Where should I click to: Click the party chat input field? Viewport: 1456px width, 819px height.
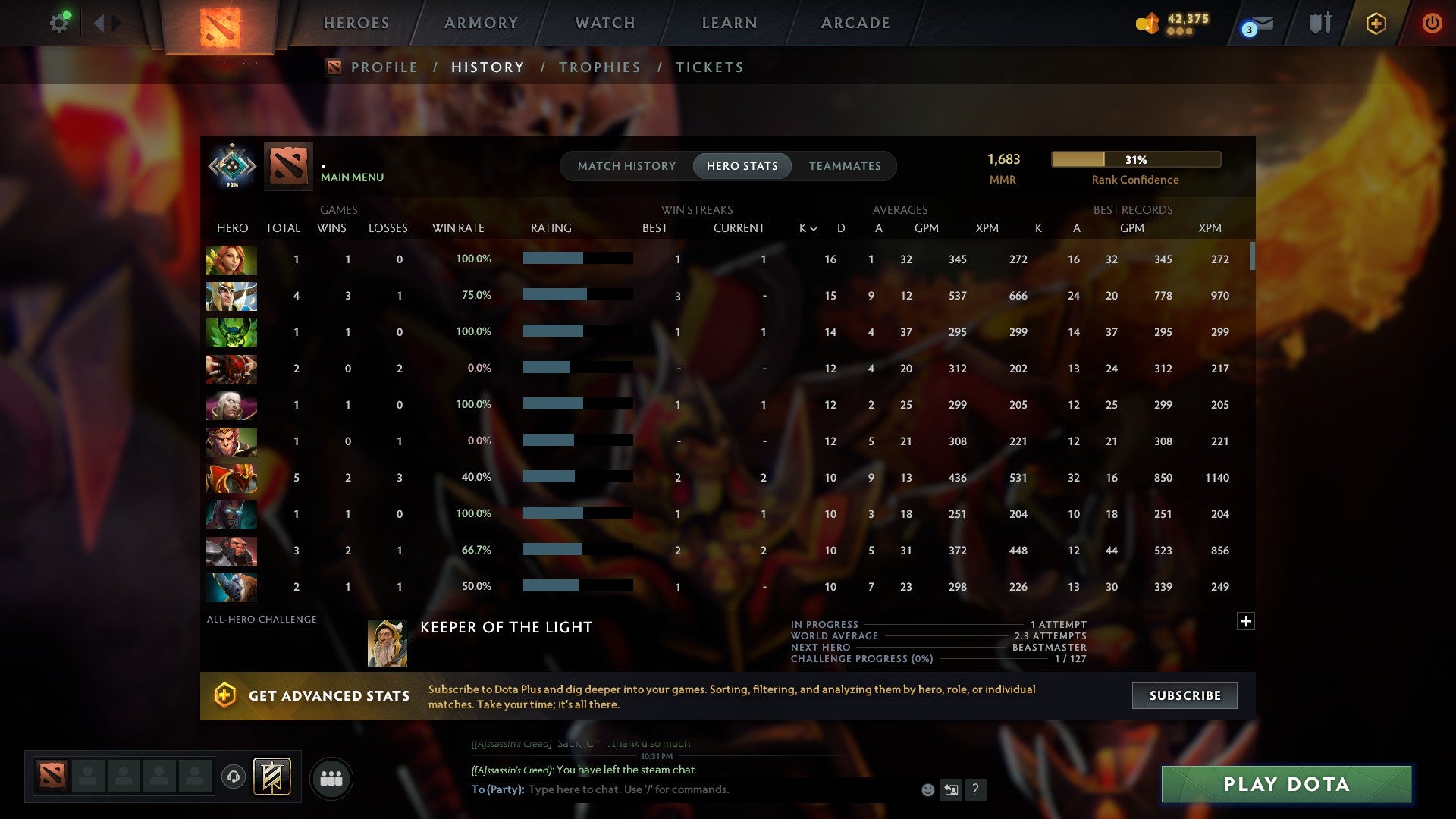(x=682, y=789)
